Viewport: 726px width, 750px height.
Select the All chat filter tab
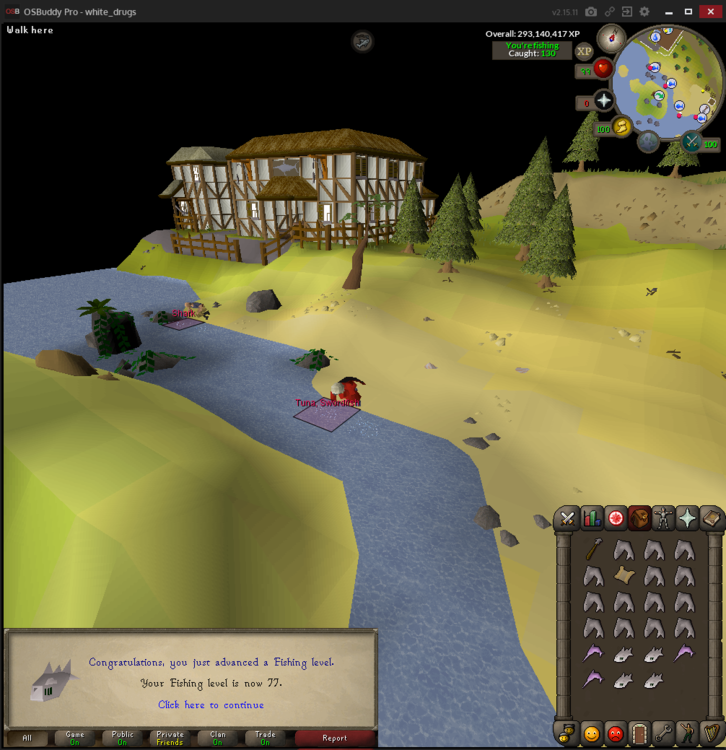[x=27, y=738]
